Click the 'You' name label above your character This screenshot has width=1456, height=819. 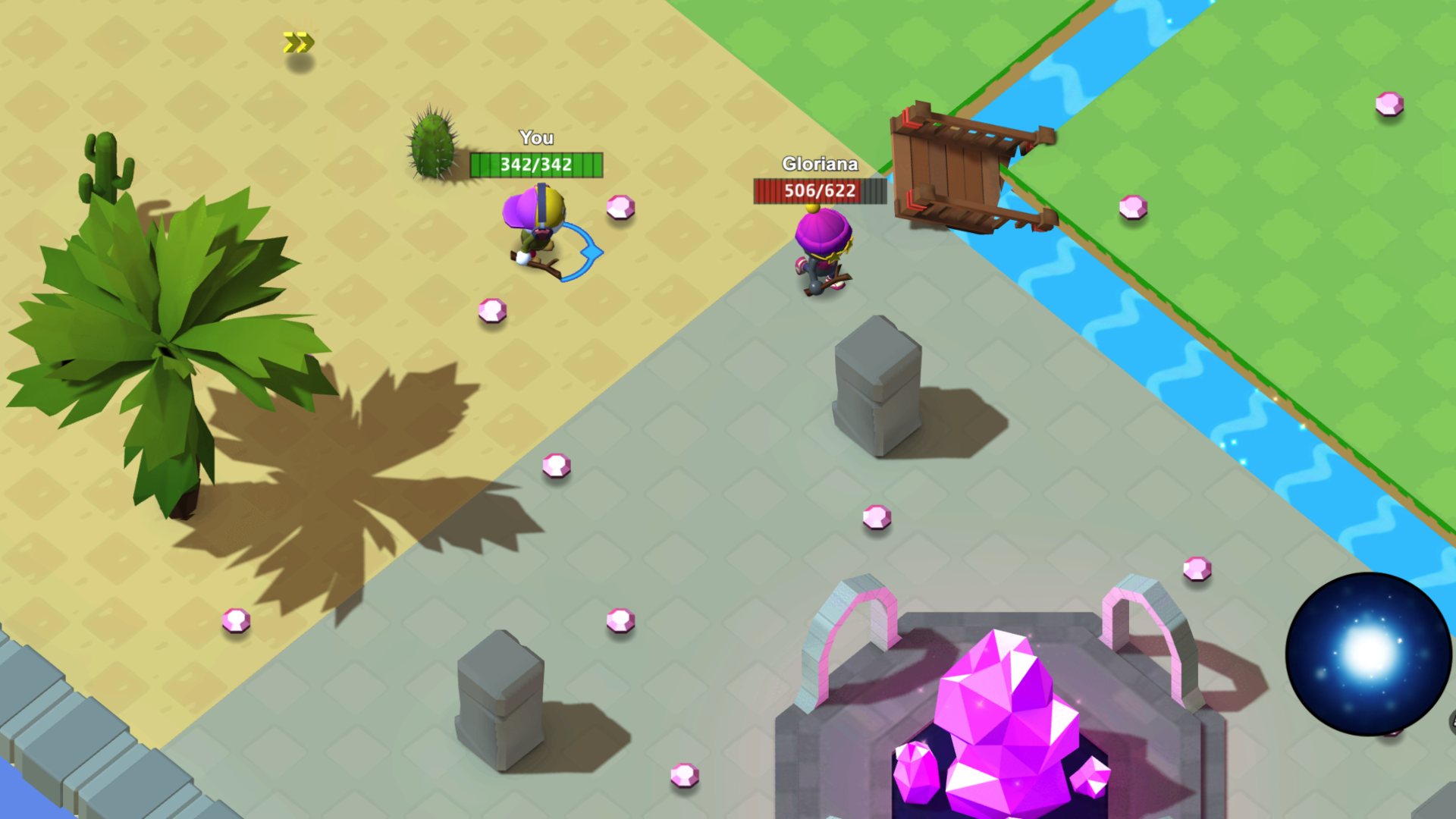[536, 138]
